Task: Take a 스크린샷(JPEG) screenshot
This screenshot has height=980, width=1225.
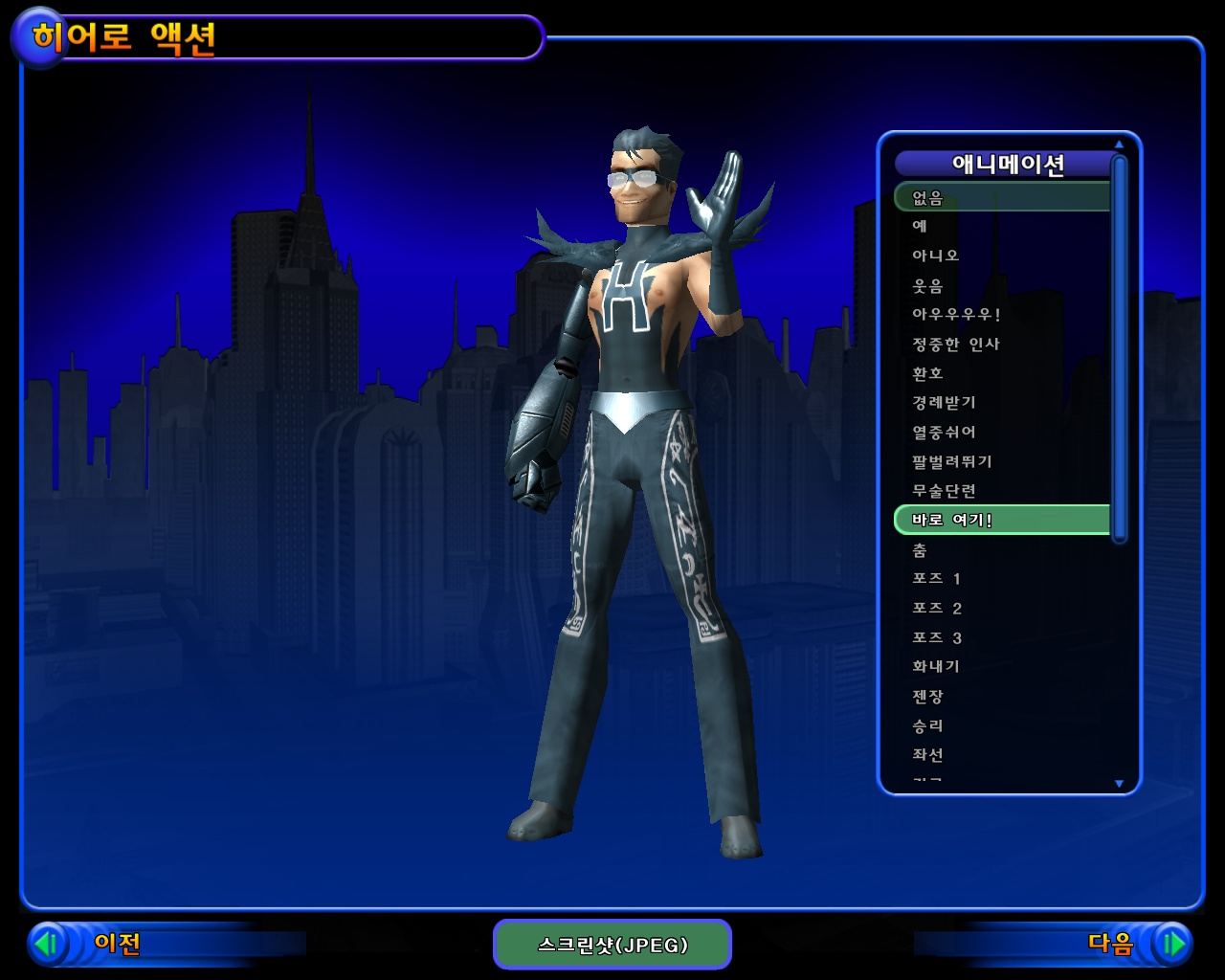Action: pos(612,945)
